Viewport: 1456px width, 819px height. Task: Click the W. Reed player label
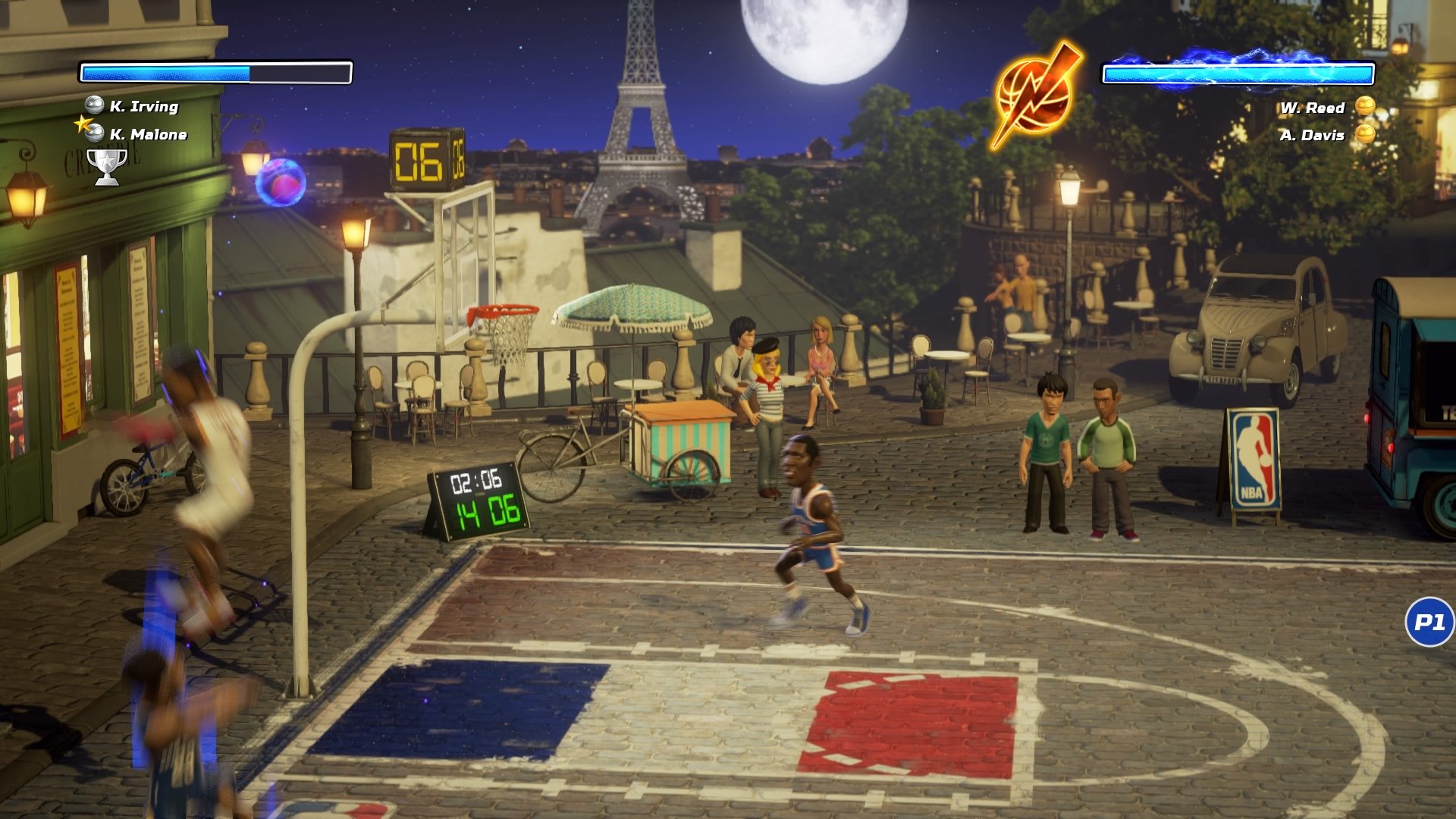click(1313, 108)
